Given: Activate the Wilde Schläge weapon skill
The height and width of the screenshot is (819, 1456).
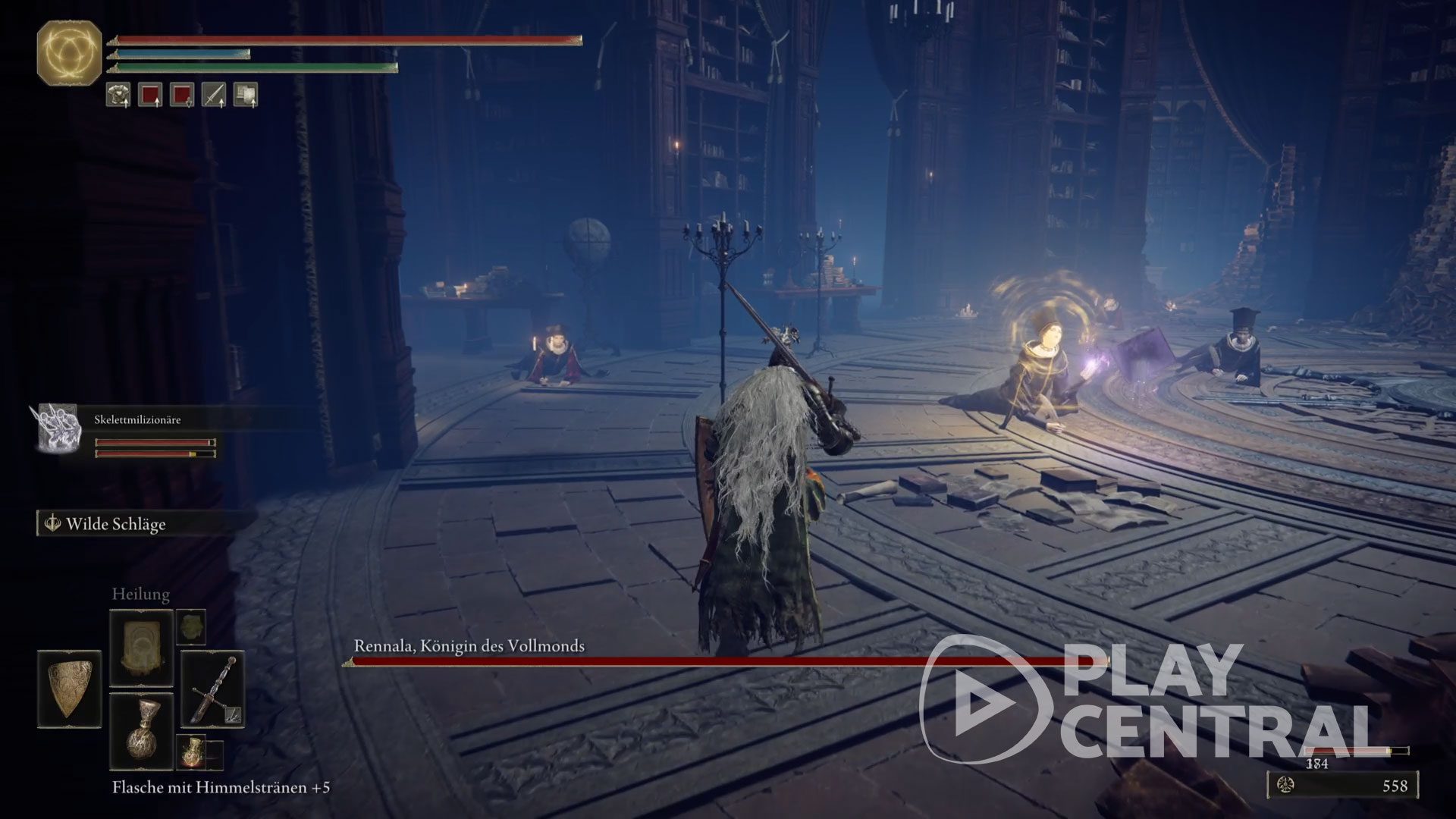Looking at the screenshot, I should click(x=115, y=524).
